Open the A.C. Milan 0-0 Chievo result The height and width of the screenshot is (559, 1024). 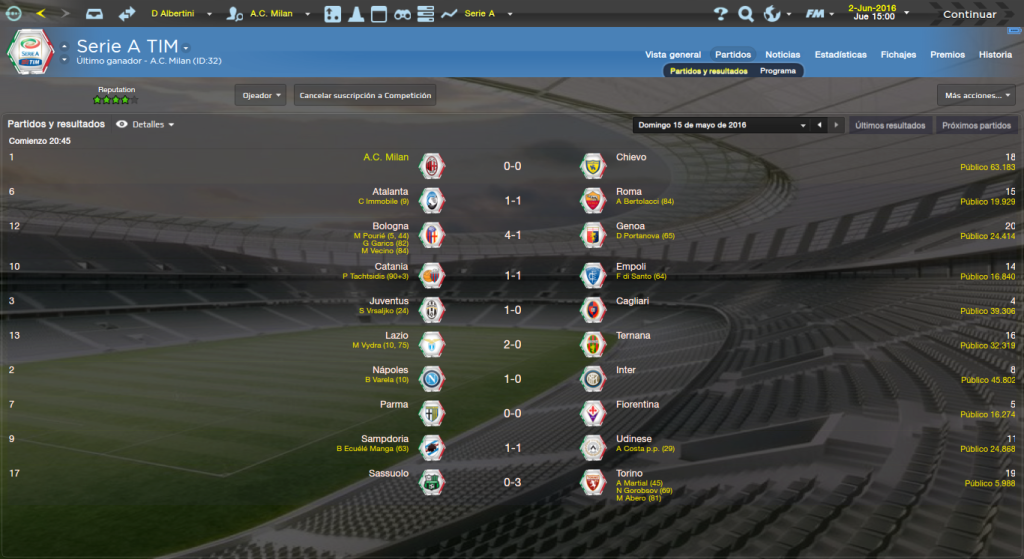512,166
